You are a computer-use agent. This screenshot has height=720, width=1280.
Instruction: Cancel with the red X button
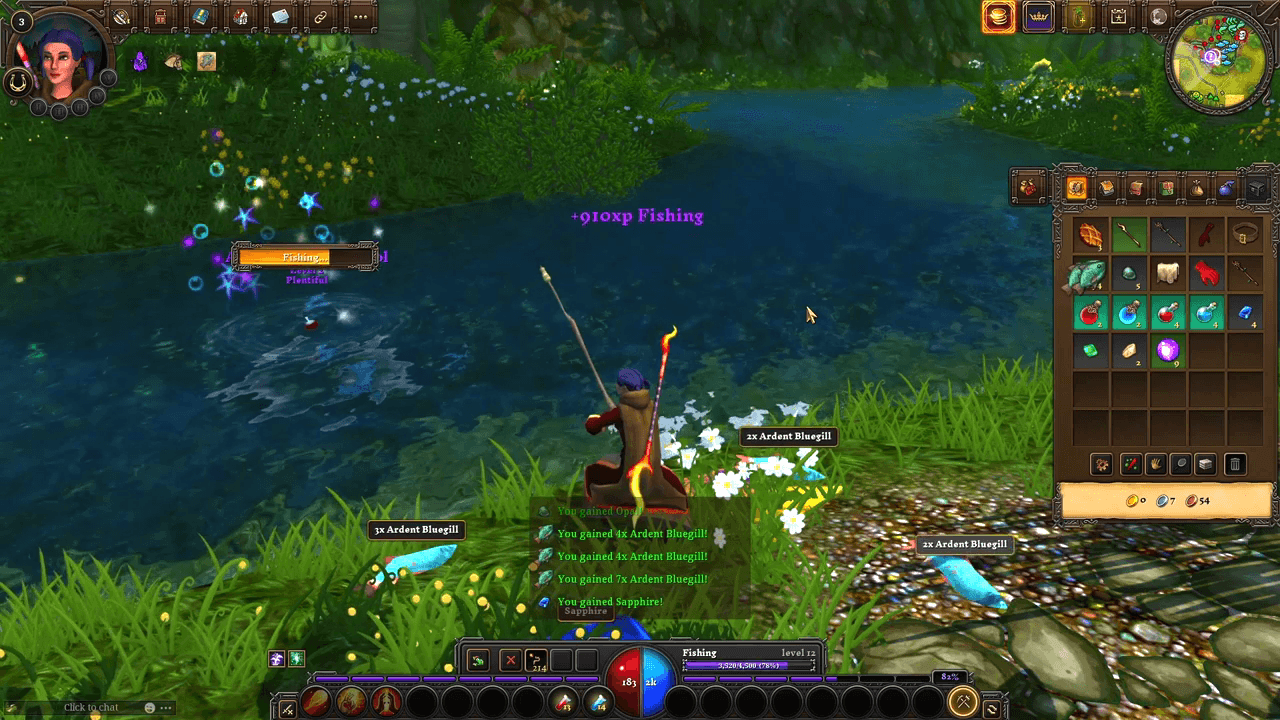(x=510, y=661)
